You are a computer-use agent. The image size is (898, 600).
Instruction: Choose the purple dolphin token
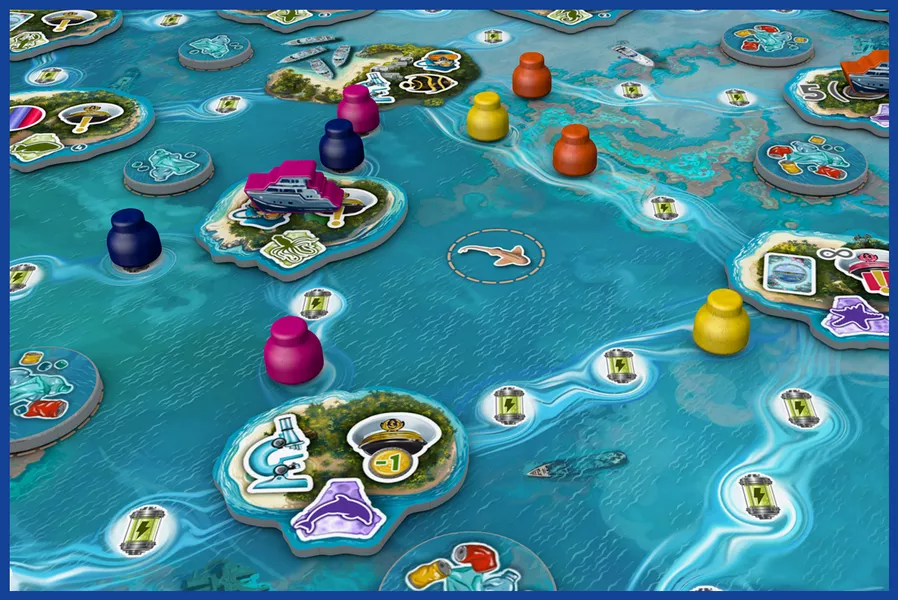point(337,509)
